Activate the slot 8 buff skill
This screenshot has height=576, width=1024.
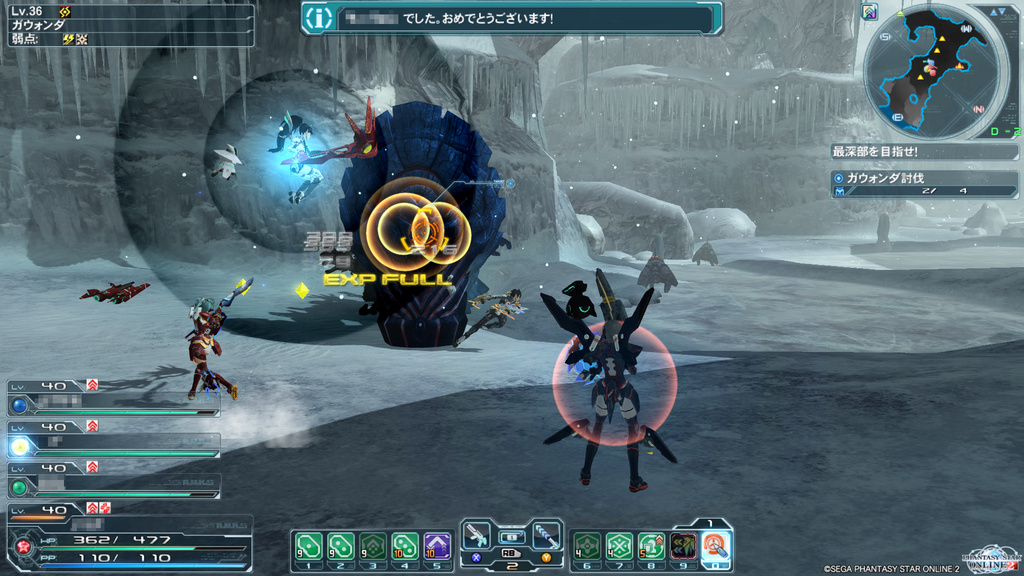[x=651, y=546]
